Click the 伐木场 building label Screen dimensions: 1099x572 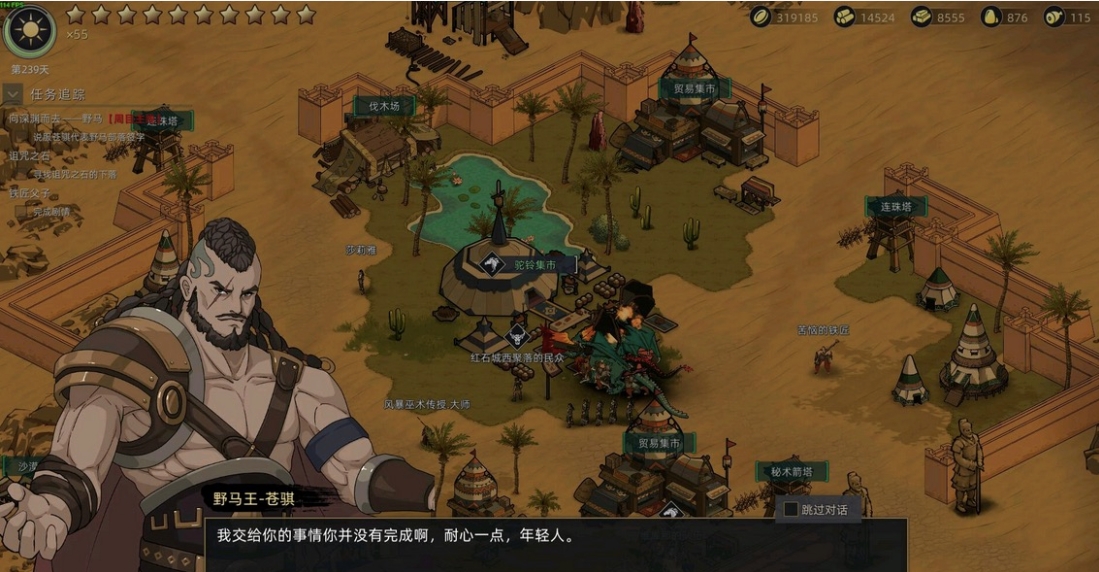(385, 105)
